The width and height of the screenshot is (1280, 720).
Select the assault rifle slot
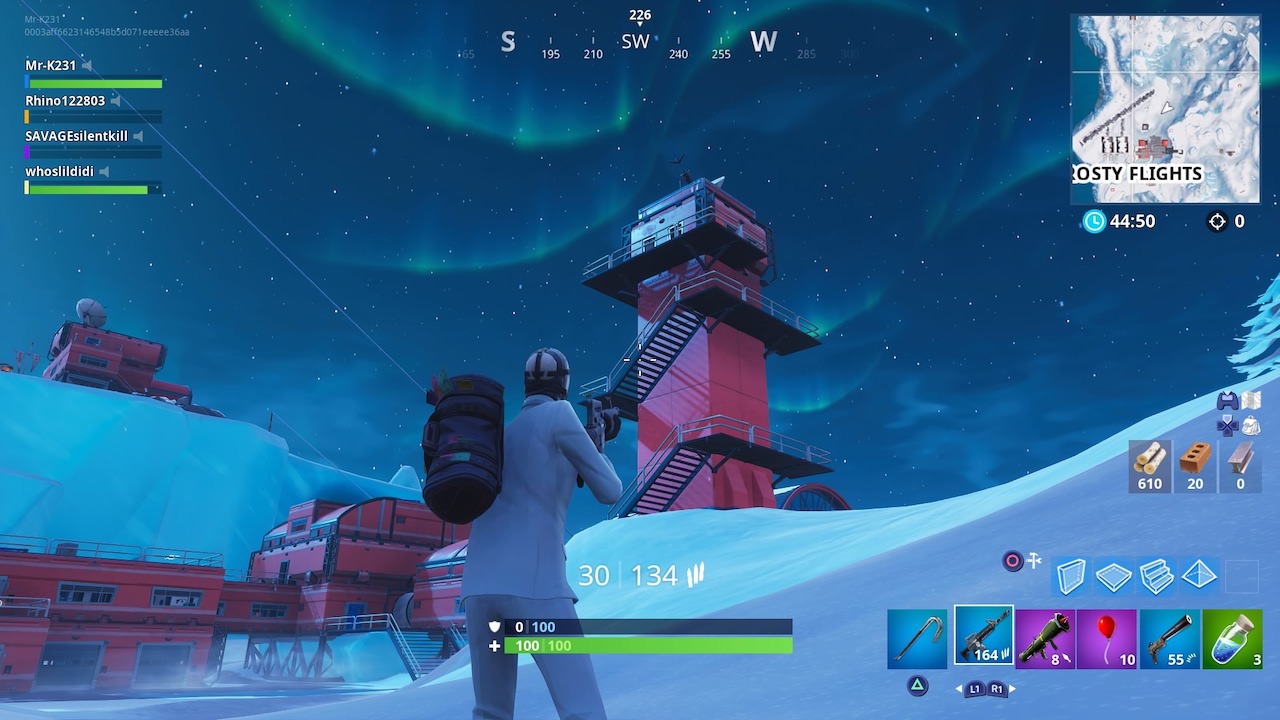click(x=983, y=636)
